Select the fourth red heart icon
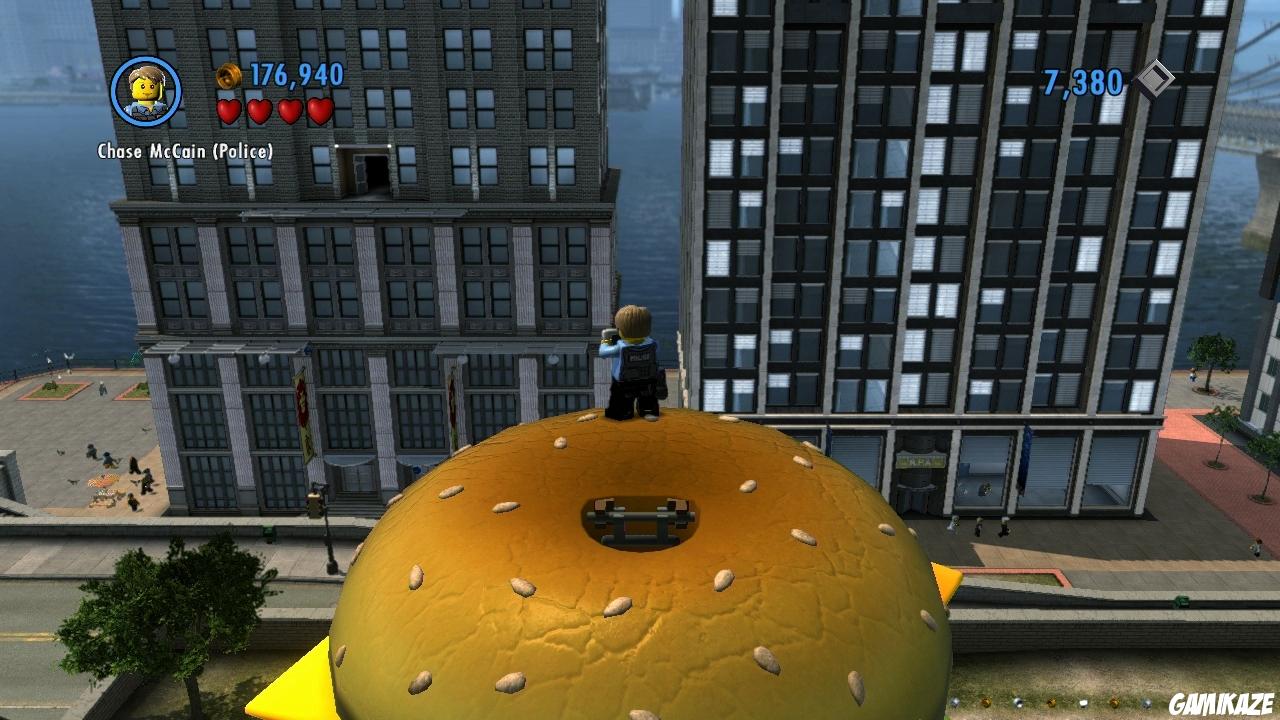Screen dimensions: 1280x720 (x=318, y=109)
